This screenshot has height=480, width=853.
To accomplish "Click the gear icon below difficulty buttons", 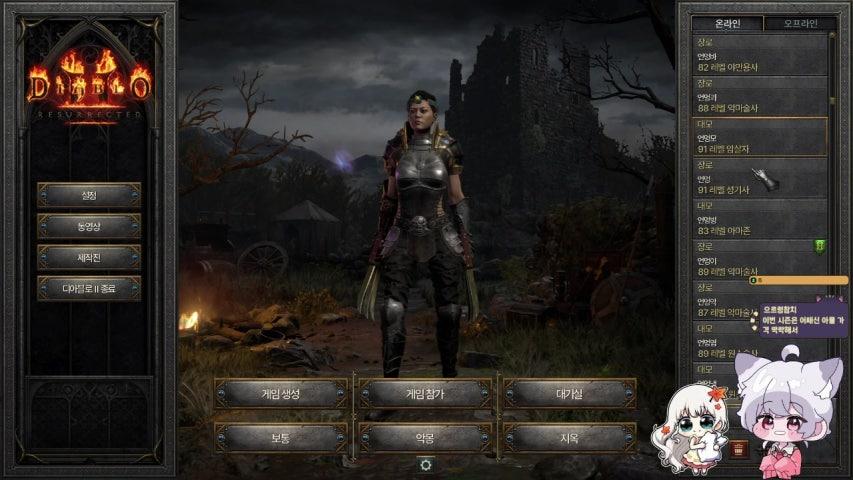I will 426,465.
